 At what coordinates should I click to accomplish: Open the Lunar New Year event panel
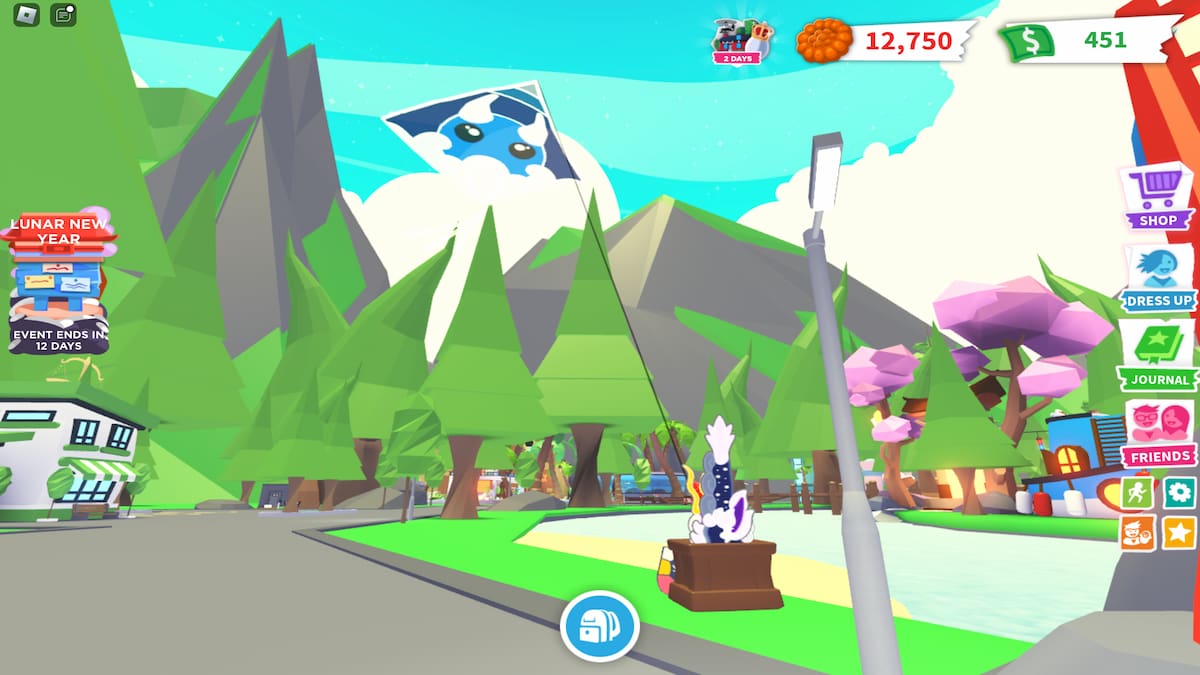59,281
